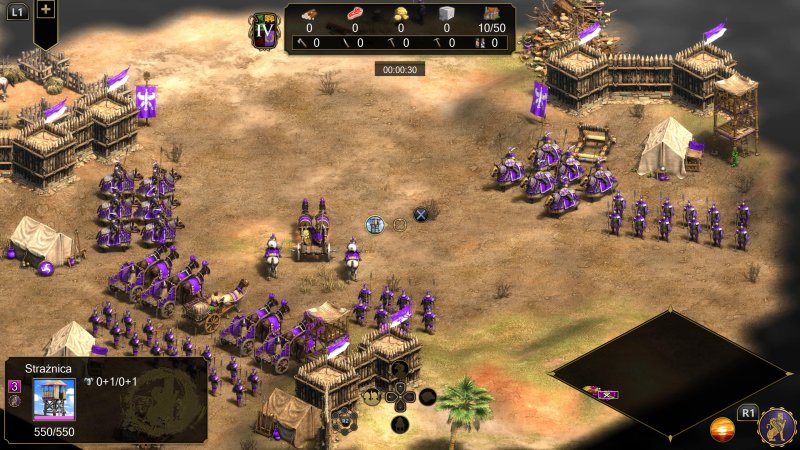Select the control group 3 badge
The image size is (800, 450).
(15, 386)
